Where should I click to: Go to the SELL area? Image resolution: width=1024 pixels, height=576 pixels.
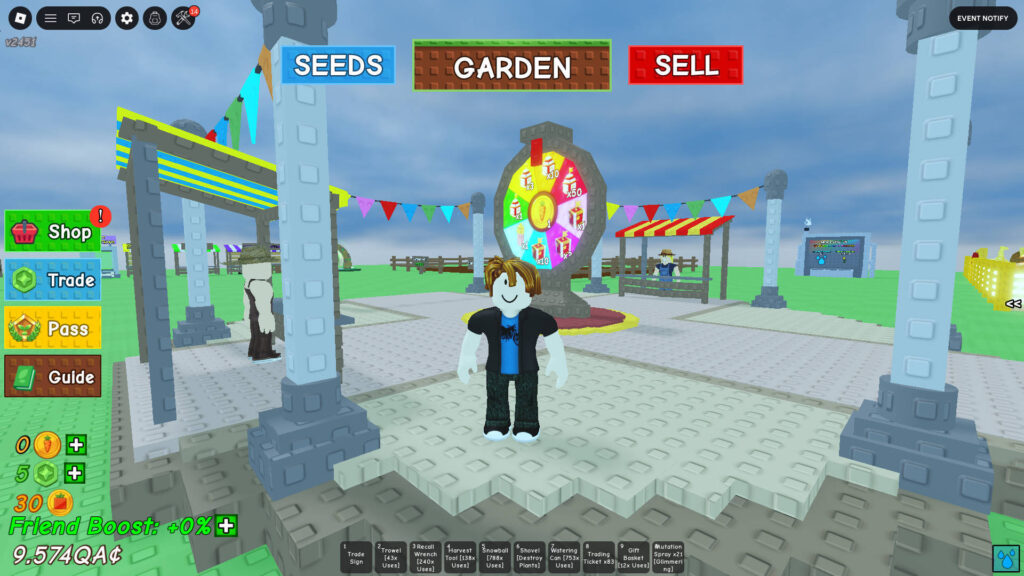(x=686, y=65)
